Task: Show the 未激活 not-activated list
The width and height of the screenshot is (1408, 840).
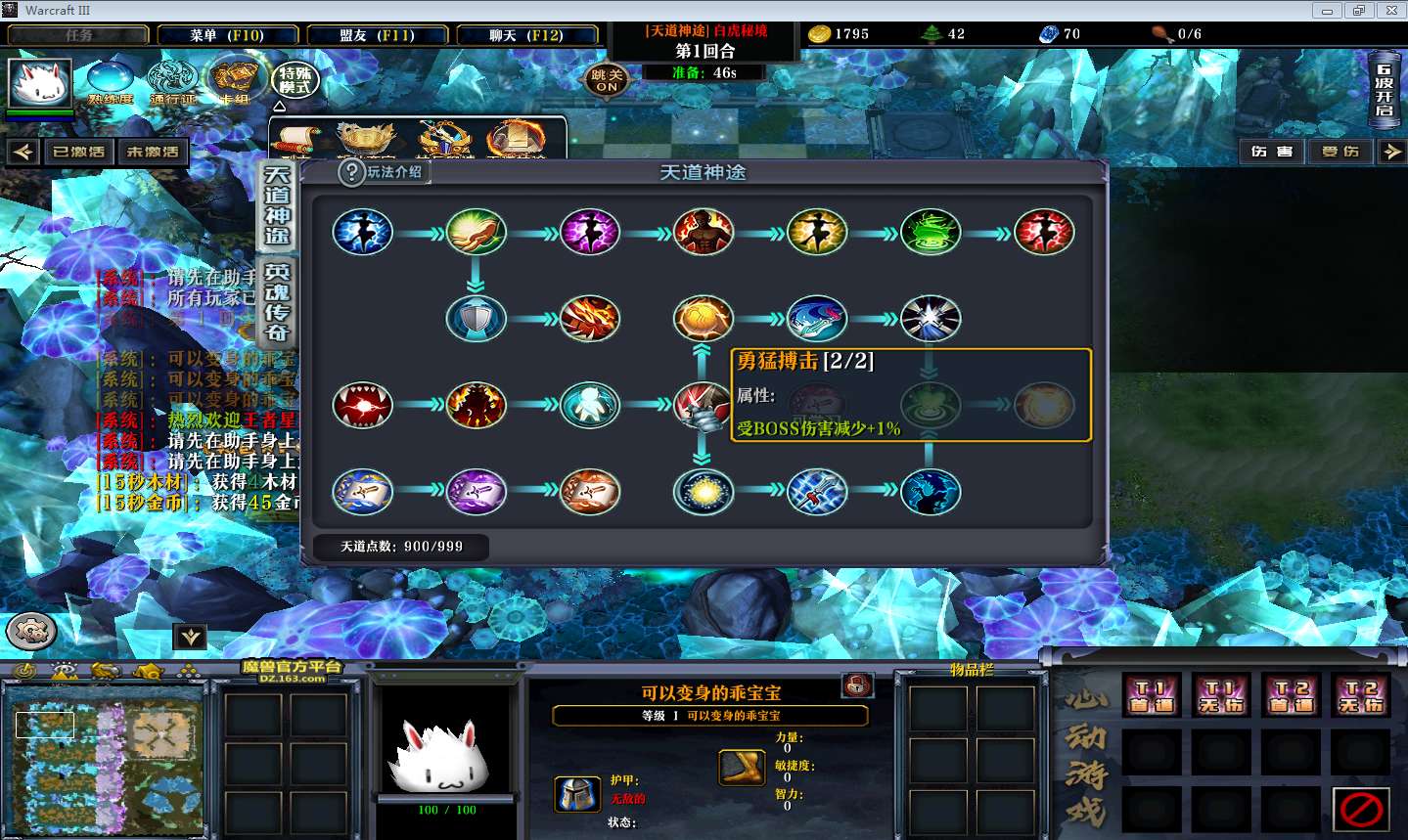Action: [153, 152]
